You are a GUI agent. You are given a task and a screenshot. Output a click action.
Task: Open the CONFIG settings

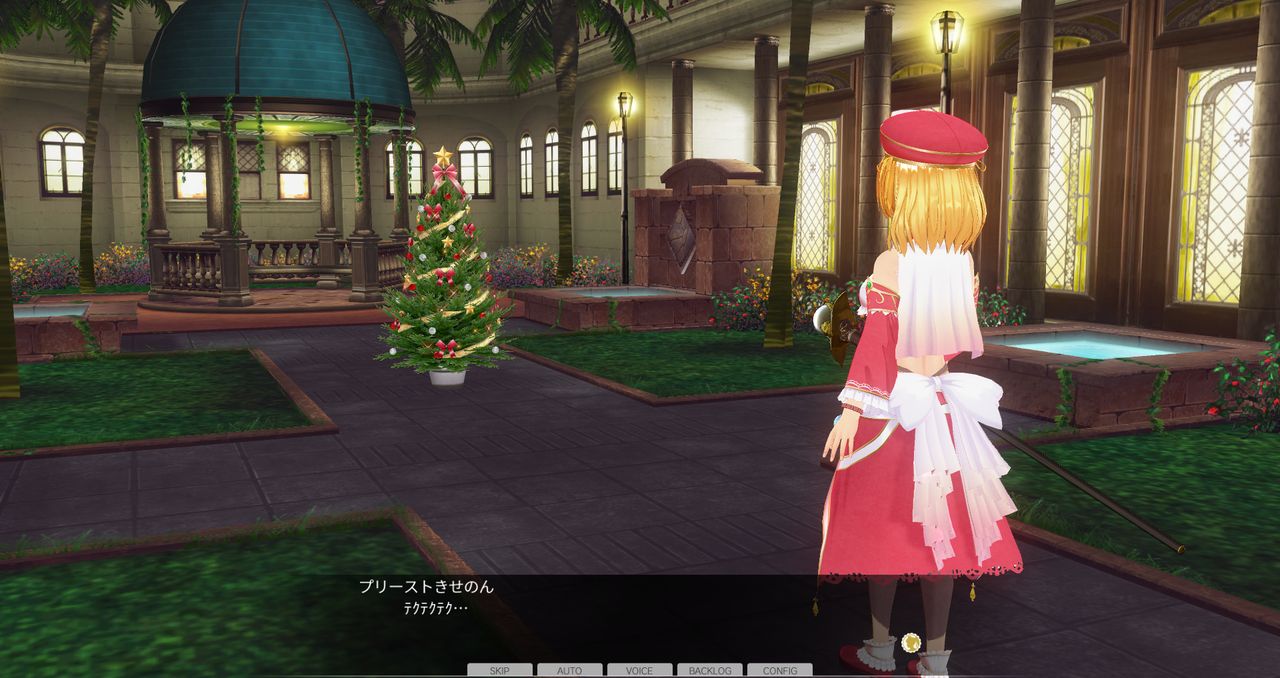[780, 670]
